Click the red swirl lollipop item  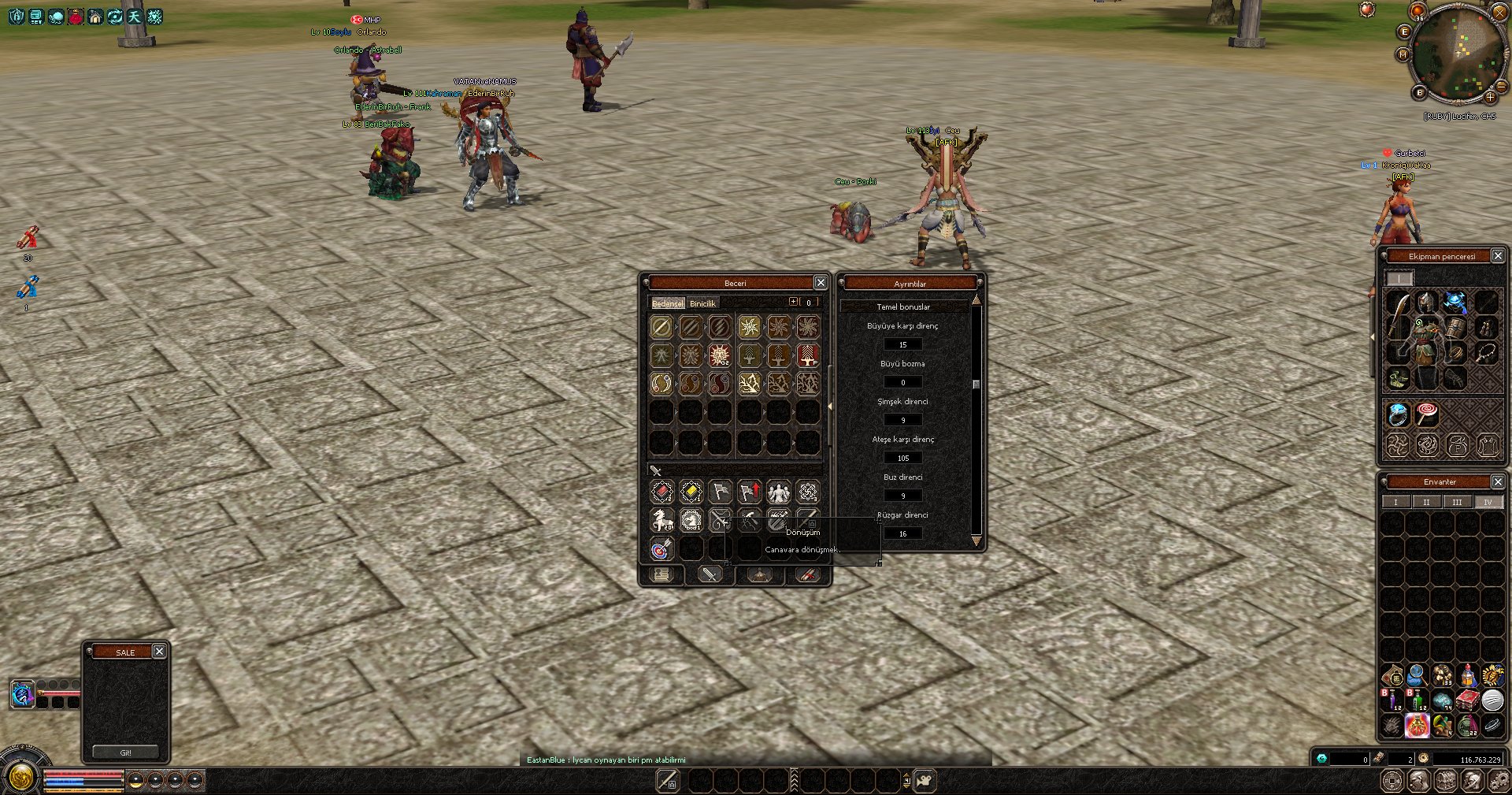pyautogui.click(x=1427, y=413)
